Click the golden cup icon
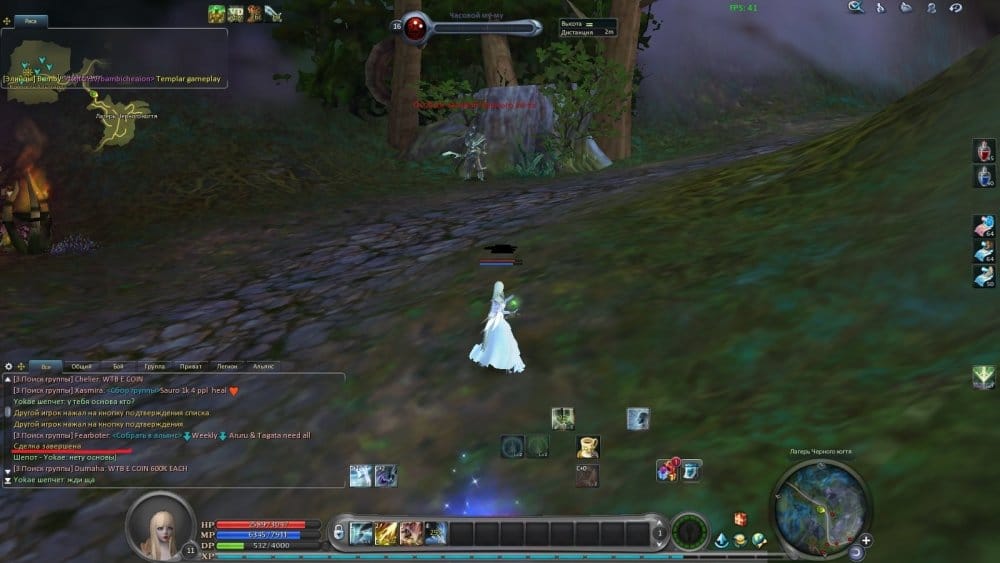Screen dimensions: 1000x563 click(x=588, y=447)
